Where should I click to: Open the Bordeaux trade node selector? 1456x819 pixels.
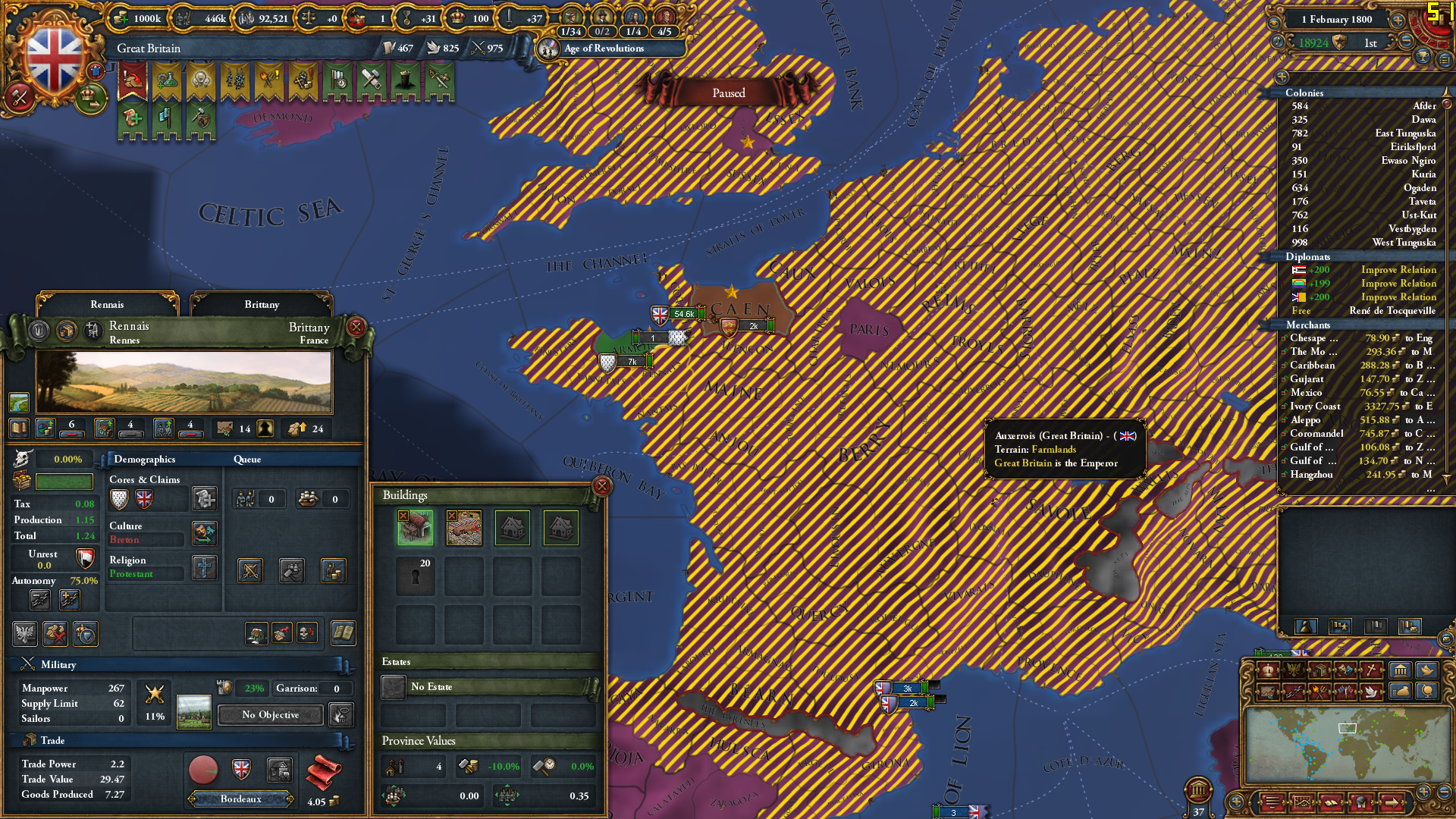coord(240,799)
